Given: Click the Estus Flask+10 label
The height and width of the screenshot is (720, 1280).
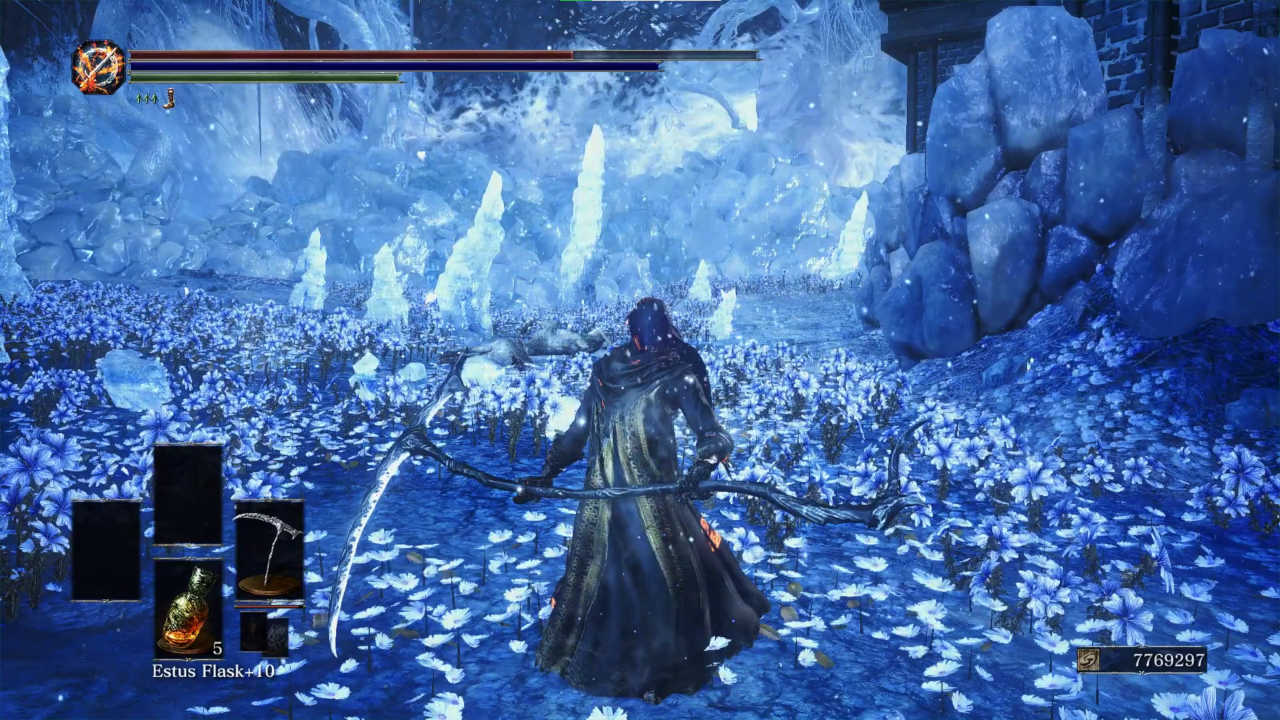Looking at the screenshot, I should click(215, 670).
